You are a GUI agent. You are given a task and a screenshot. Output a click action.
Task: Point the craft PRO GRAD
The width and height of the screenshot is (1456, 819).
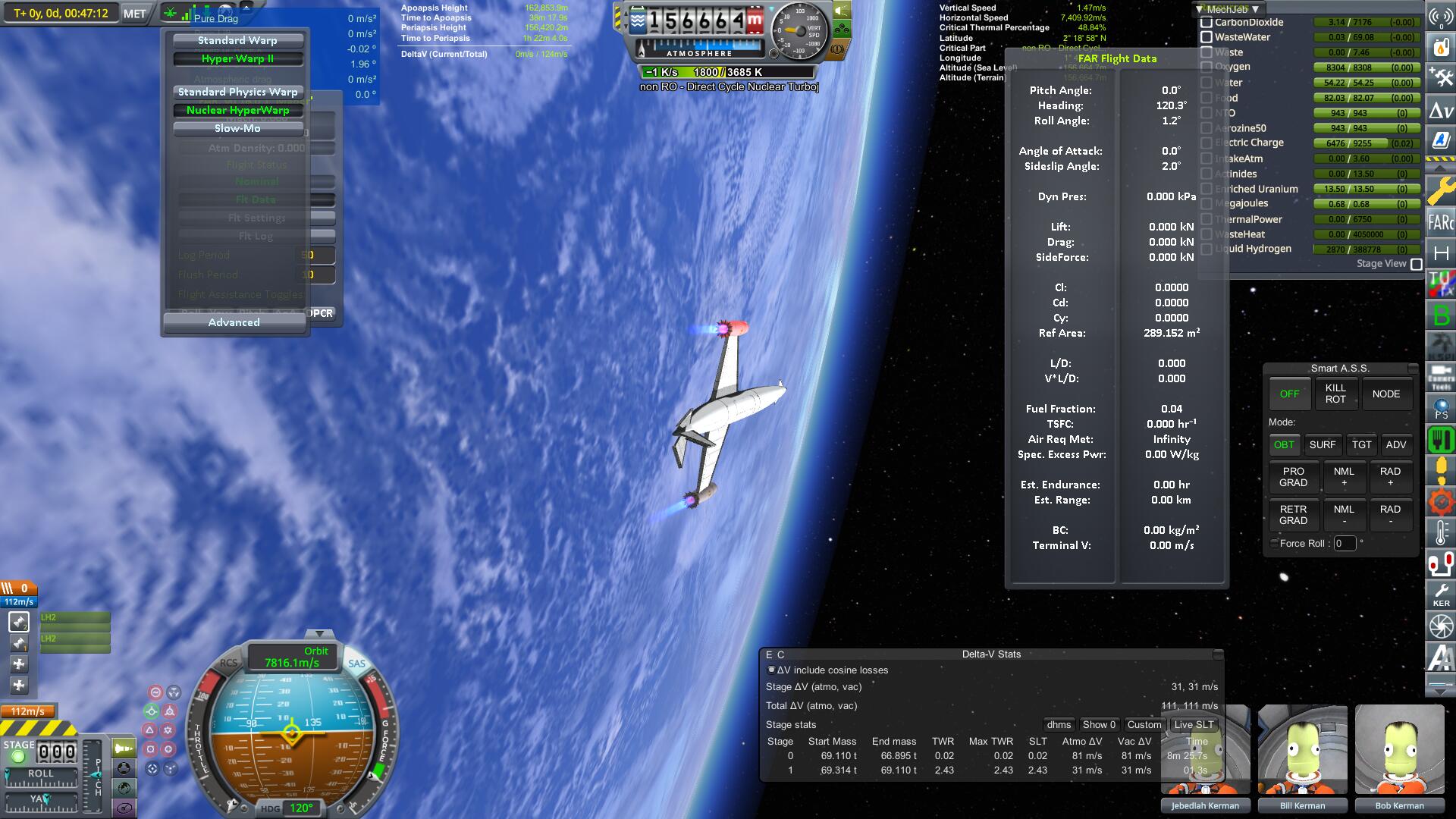tap(1293, 477)
